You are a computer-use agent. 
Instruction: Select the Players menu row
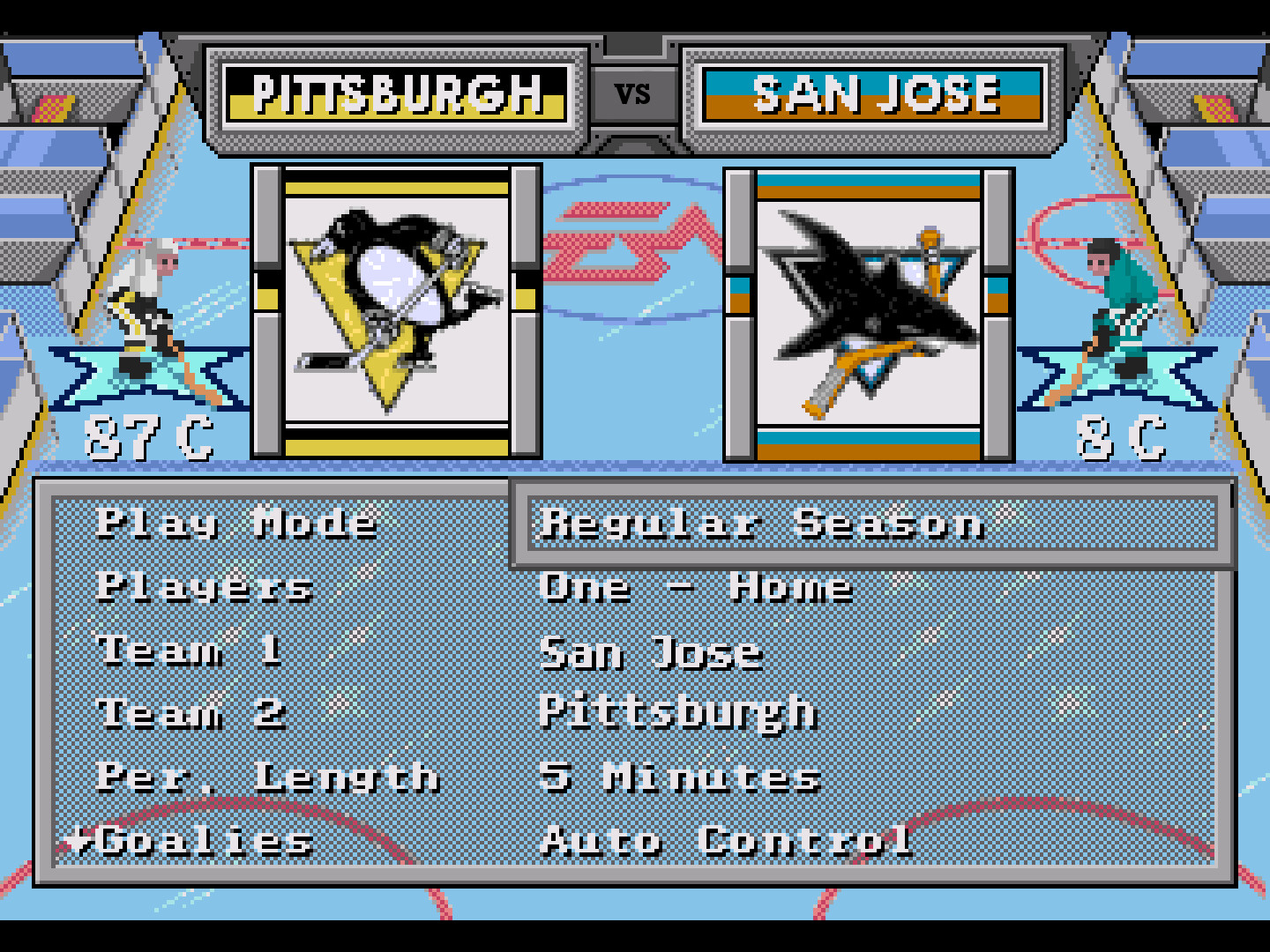coord(205,587)
